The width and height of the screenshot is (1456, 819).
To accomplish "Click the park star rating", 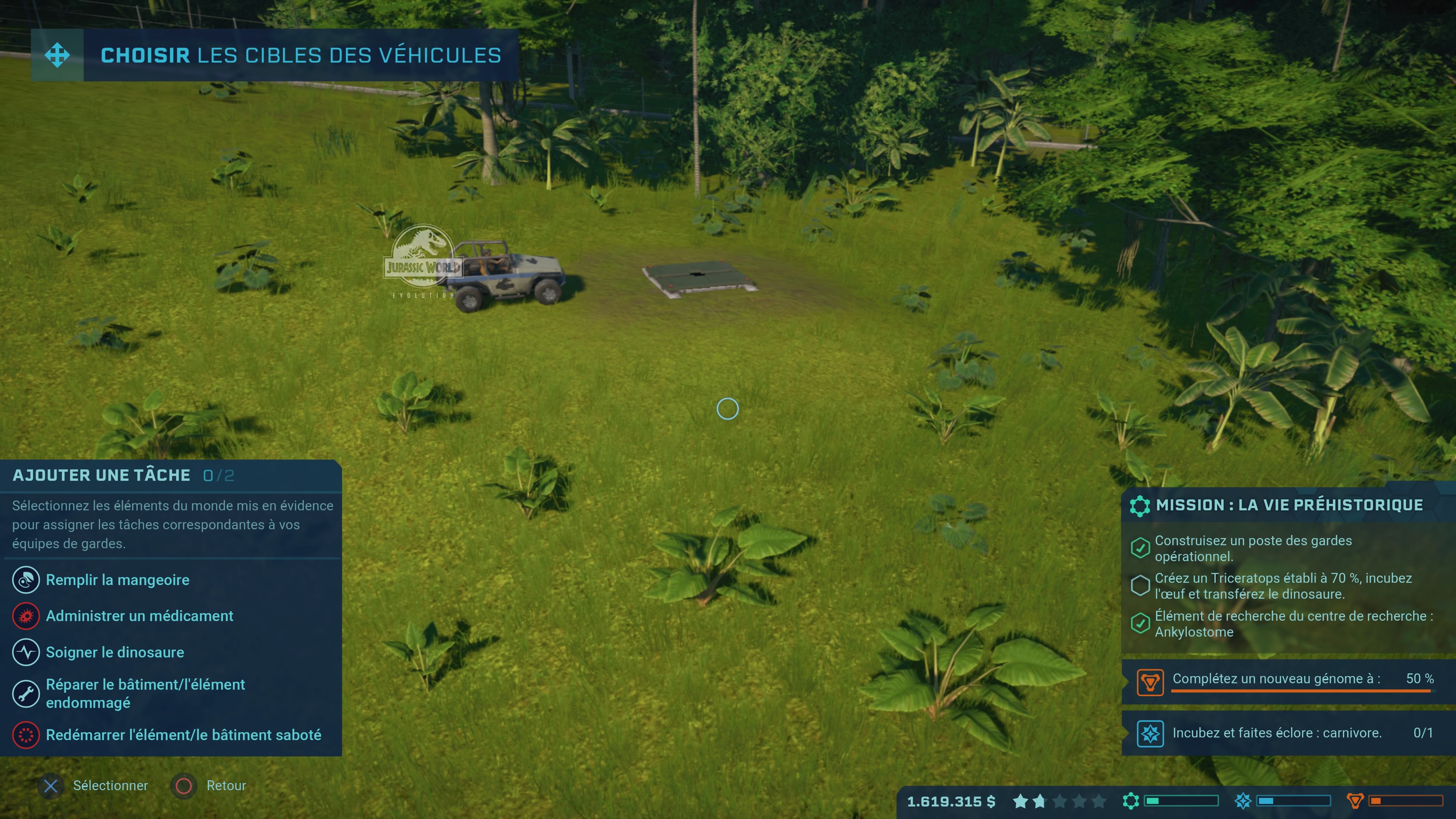I will 1059,802.
